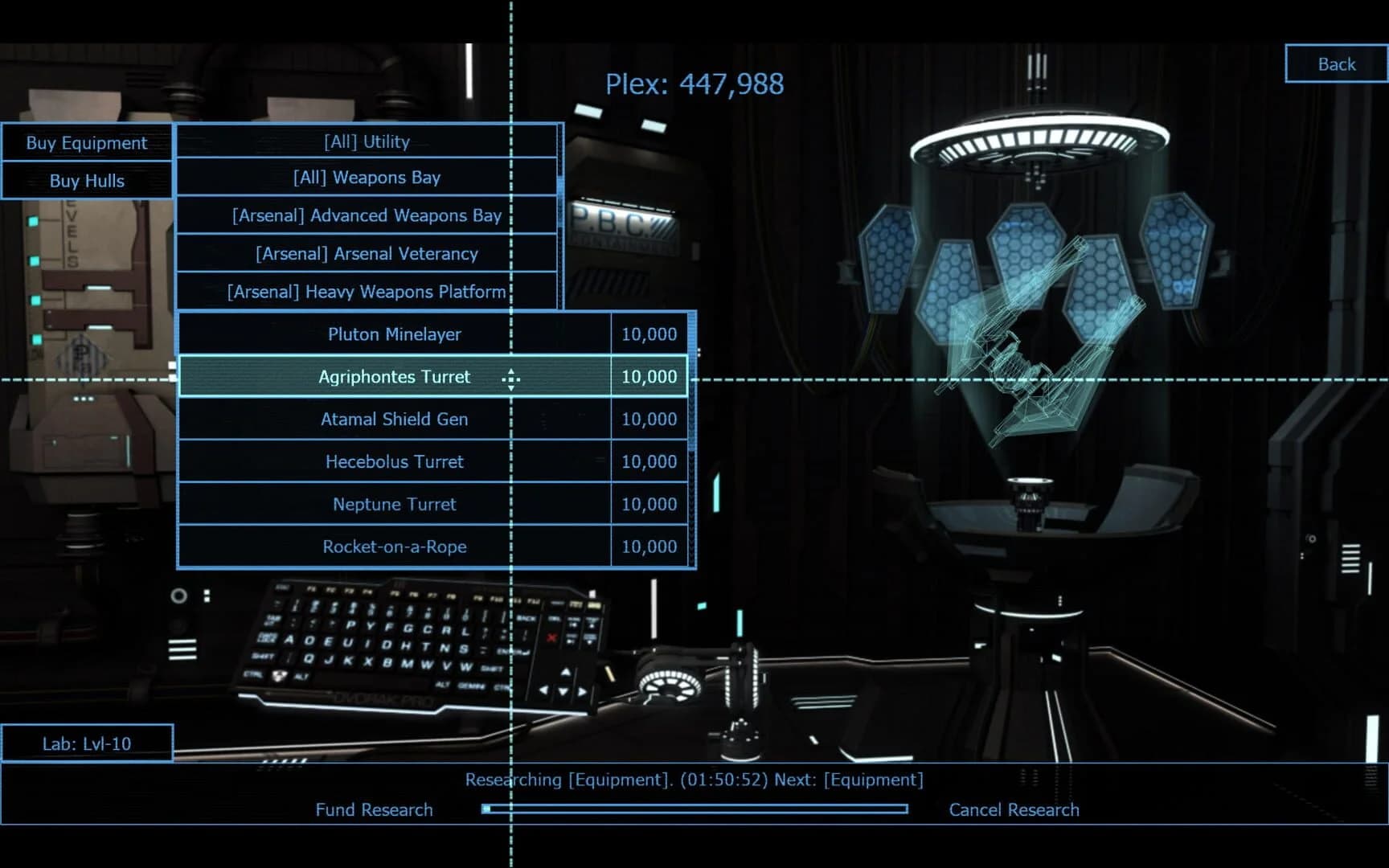Image resolution: width=1389 pixels, height=868 pixels.
Task: Switch to the Buy Hulls tab
Action: coord(86,181)
